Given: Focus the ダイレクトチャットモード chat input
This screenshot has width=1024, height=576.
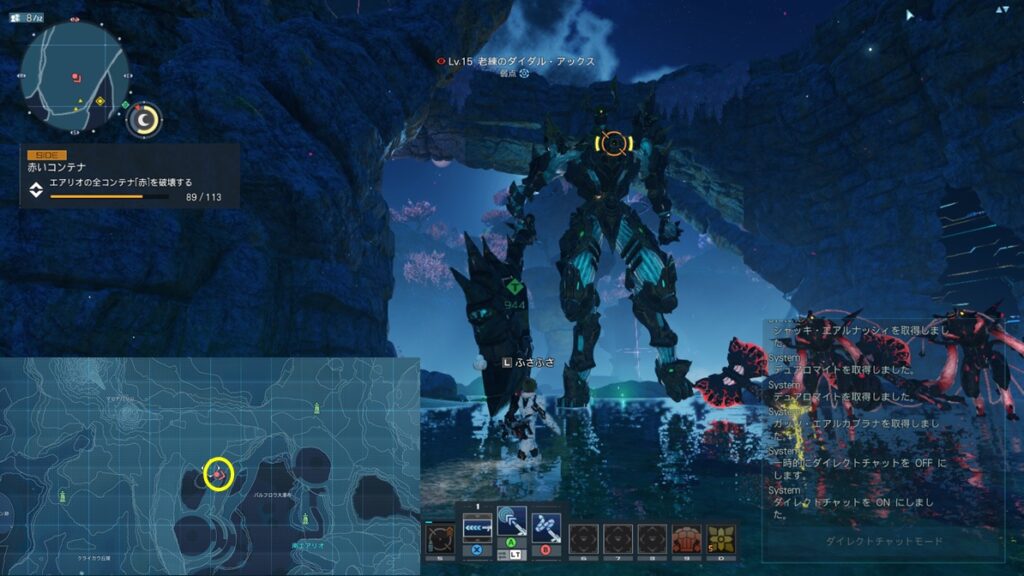Looking at the screenshot, I should tap(882, 541).
